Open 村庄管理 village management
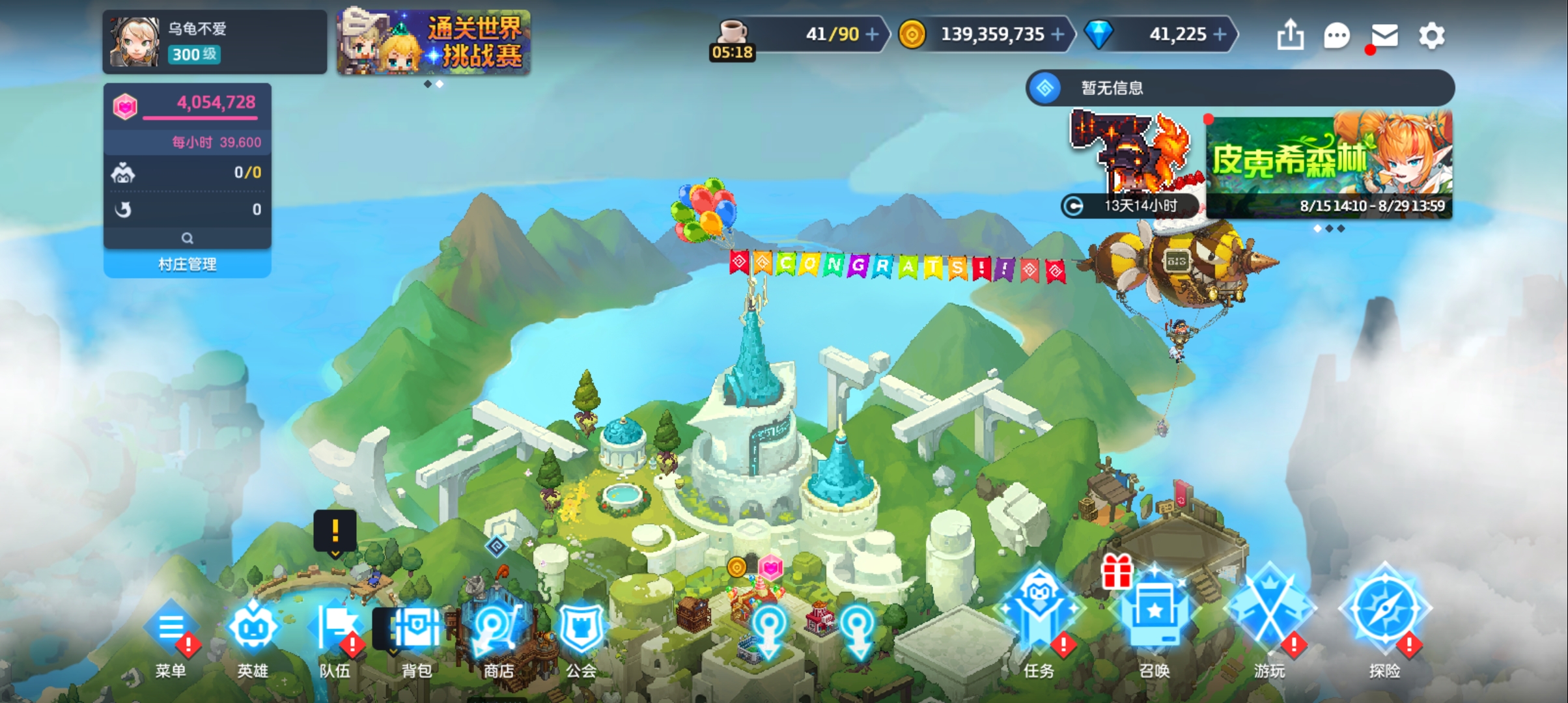This screenshot has height=703, width=1568. (188, 264)
